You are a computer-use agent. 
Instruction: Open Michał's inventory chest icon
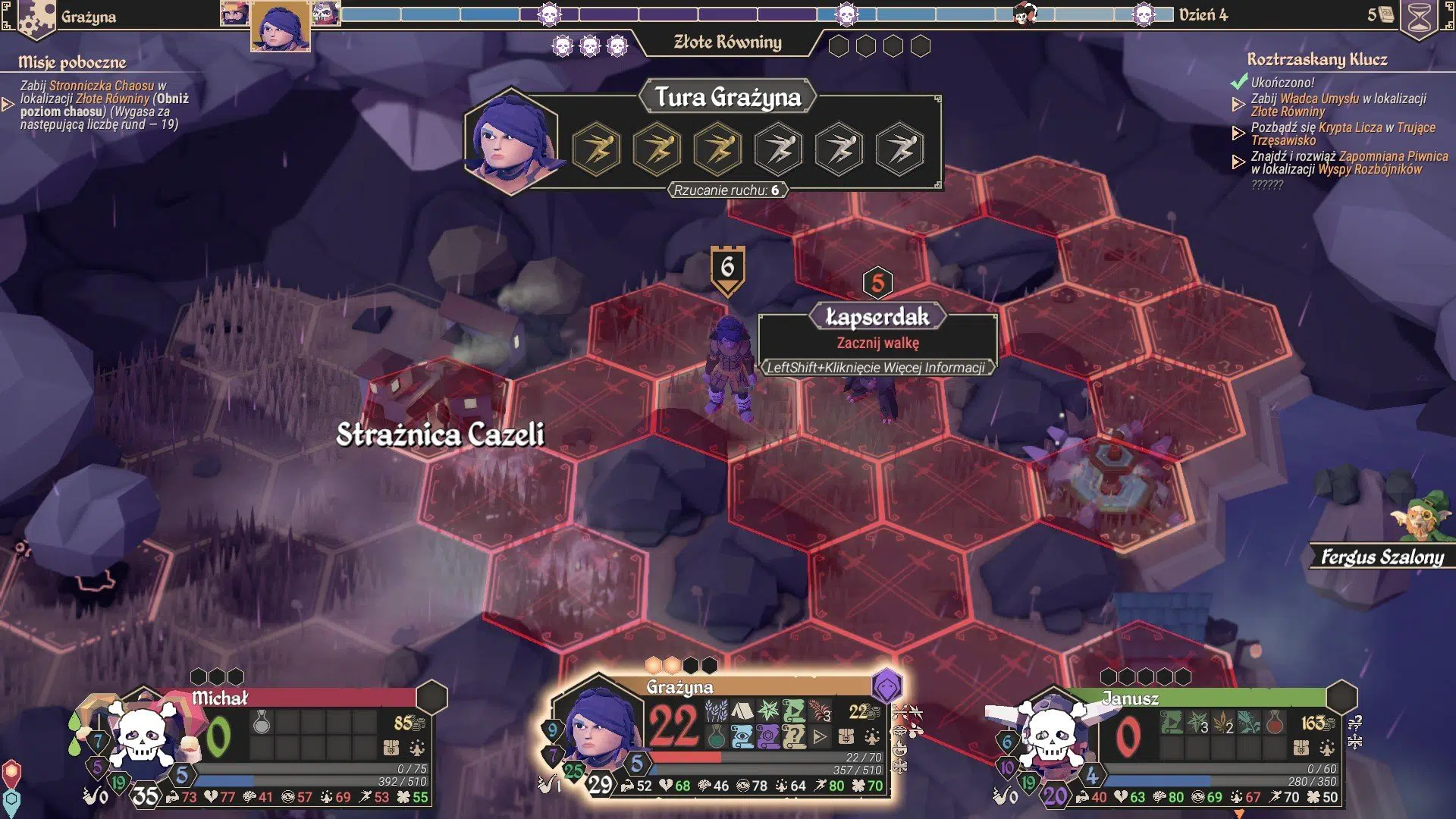[x=391, y=748]
